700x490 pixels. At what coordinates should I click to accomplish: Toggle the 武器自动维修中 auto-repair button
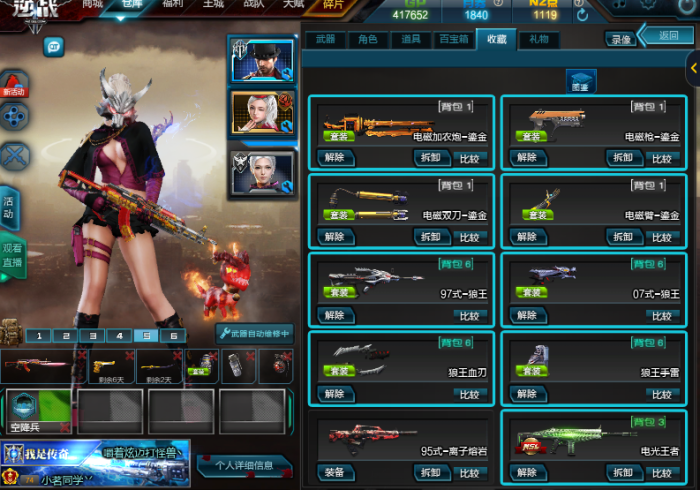pyautogui.click(x=255, y=334)
